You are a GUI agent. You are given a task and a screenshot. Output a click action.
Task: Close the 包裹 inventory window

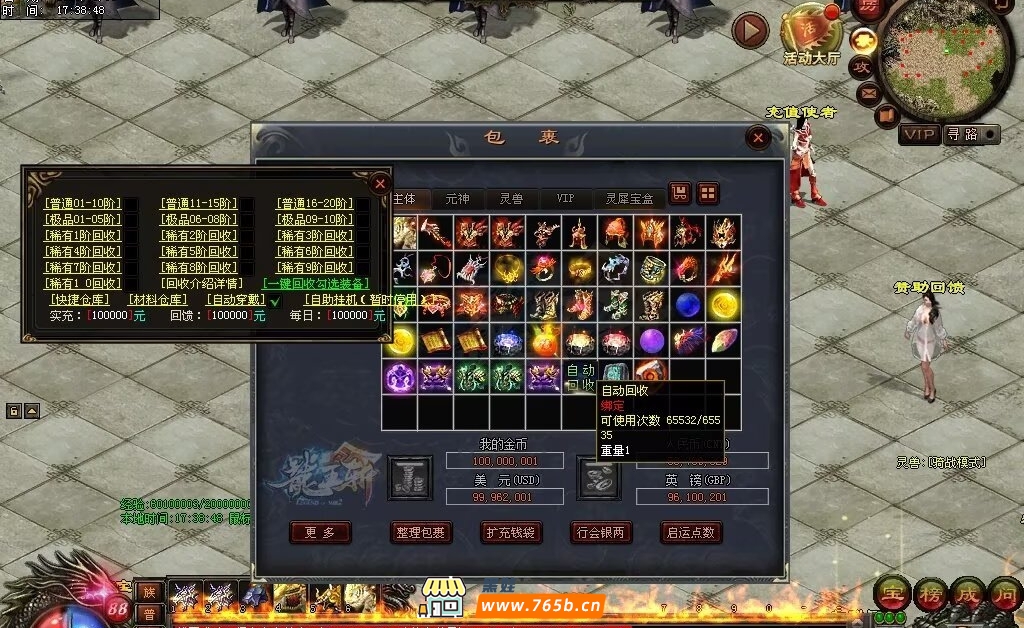(758, 138)
